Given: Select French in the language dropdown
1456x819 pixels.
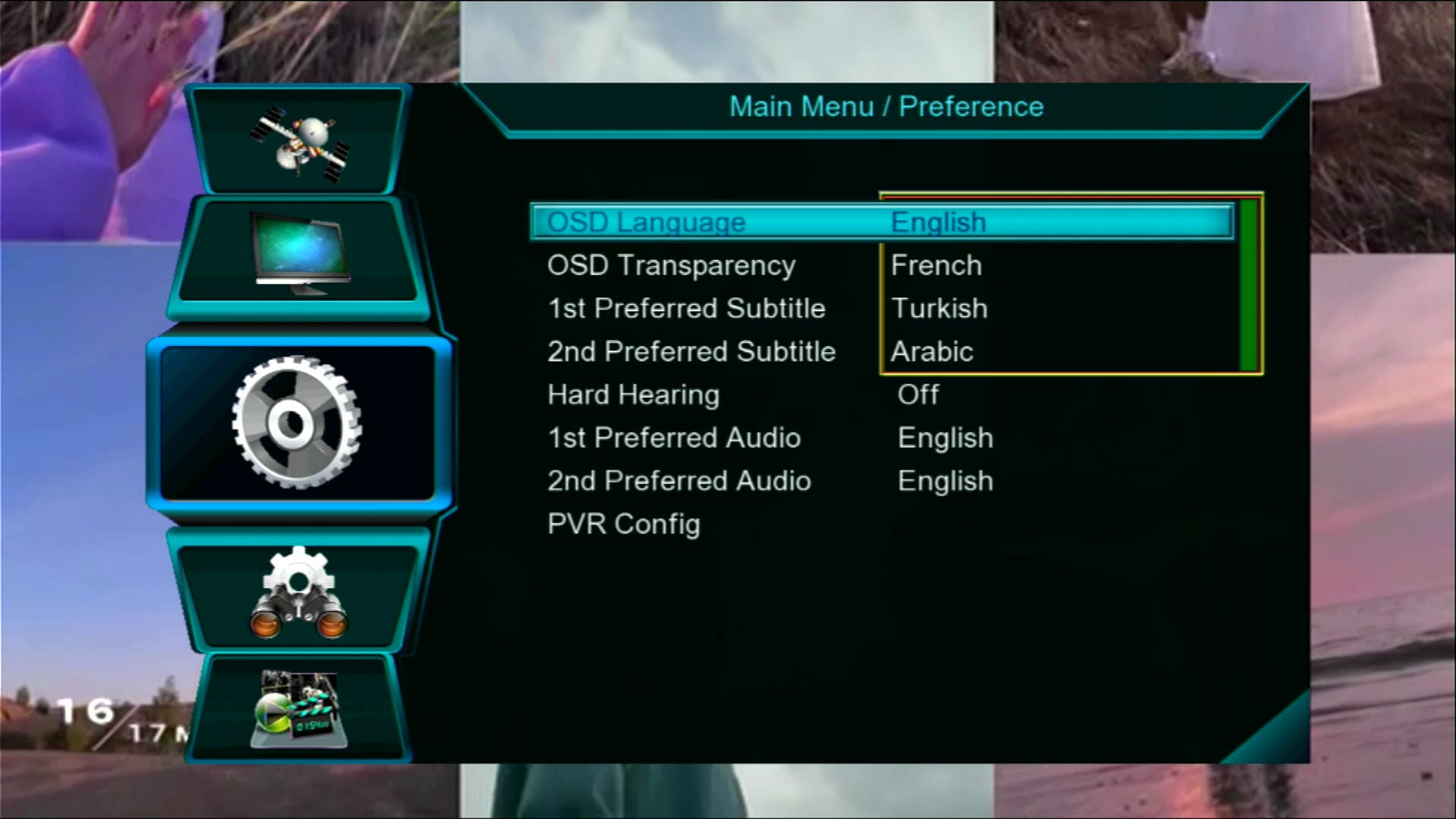Looking at the screenshot, I should [x=938, y=265].
